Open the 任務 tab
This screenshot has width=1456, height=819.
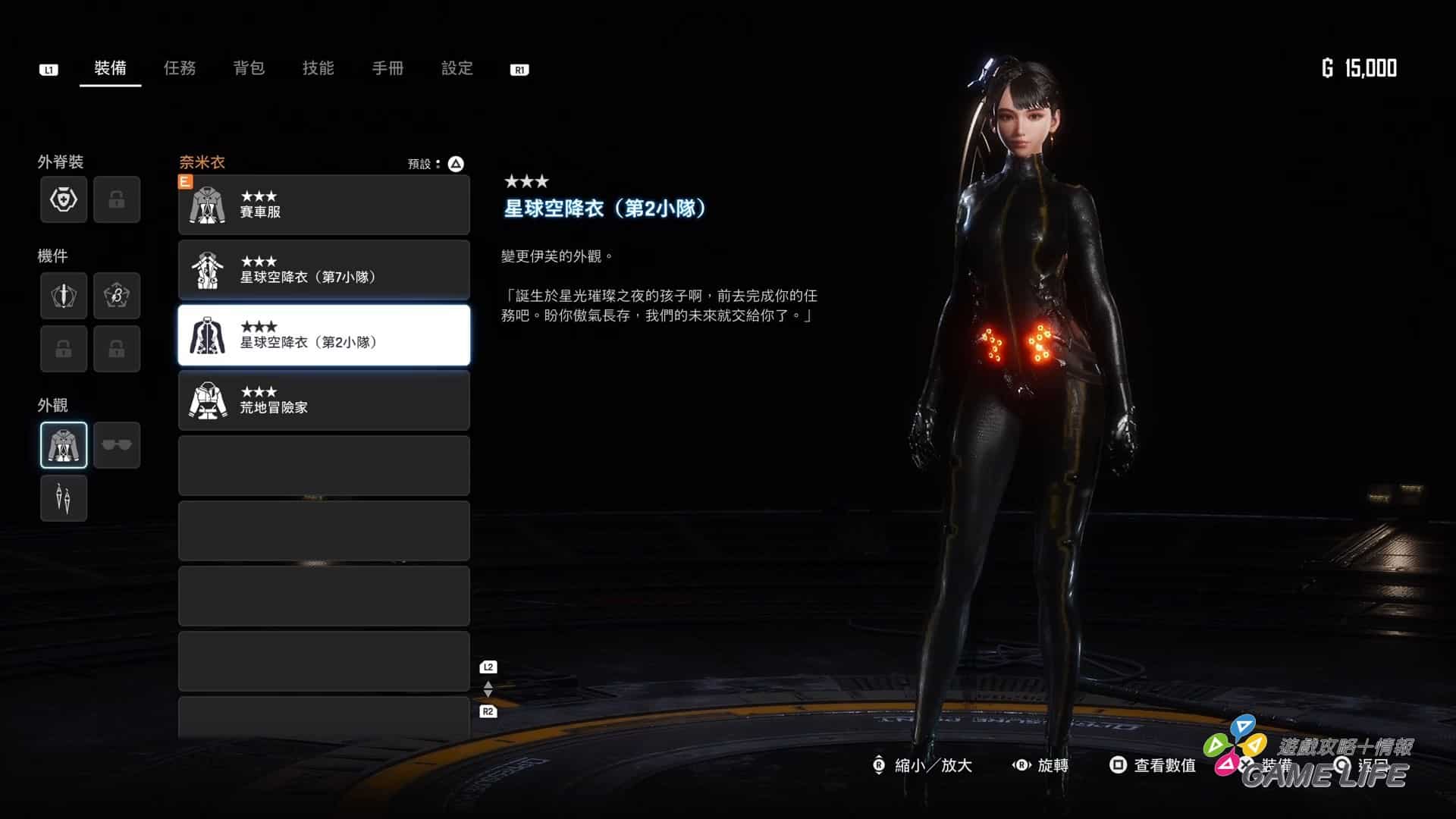tap(180, 68)
